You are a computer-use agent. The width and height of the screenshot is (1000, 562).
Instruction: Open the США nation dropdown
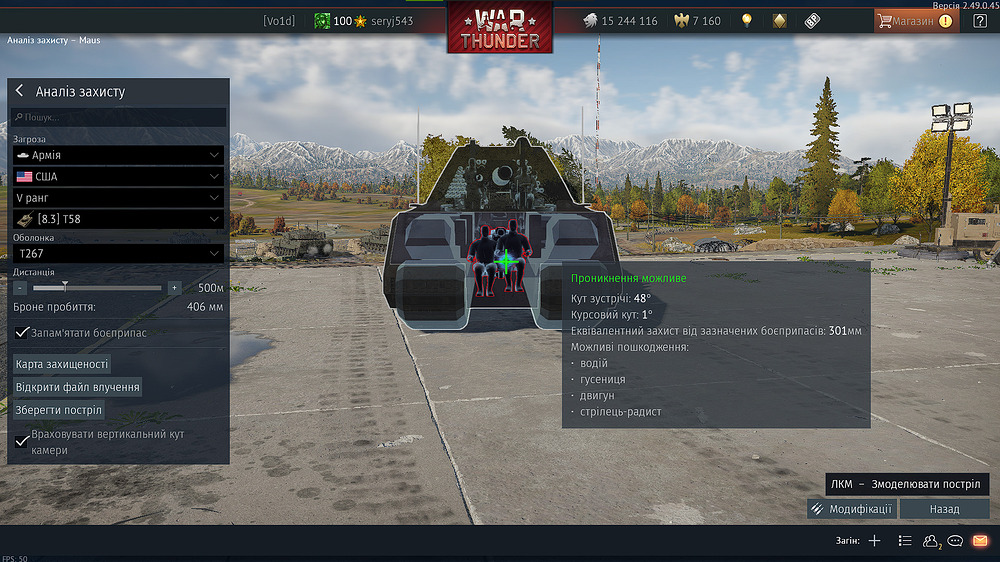[118, 176]
